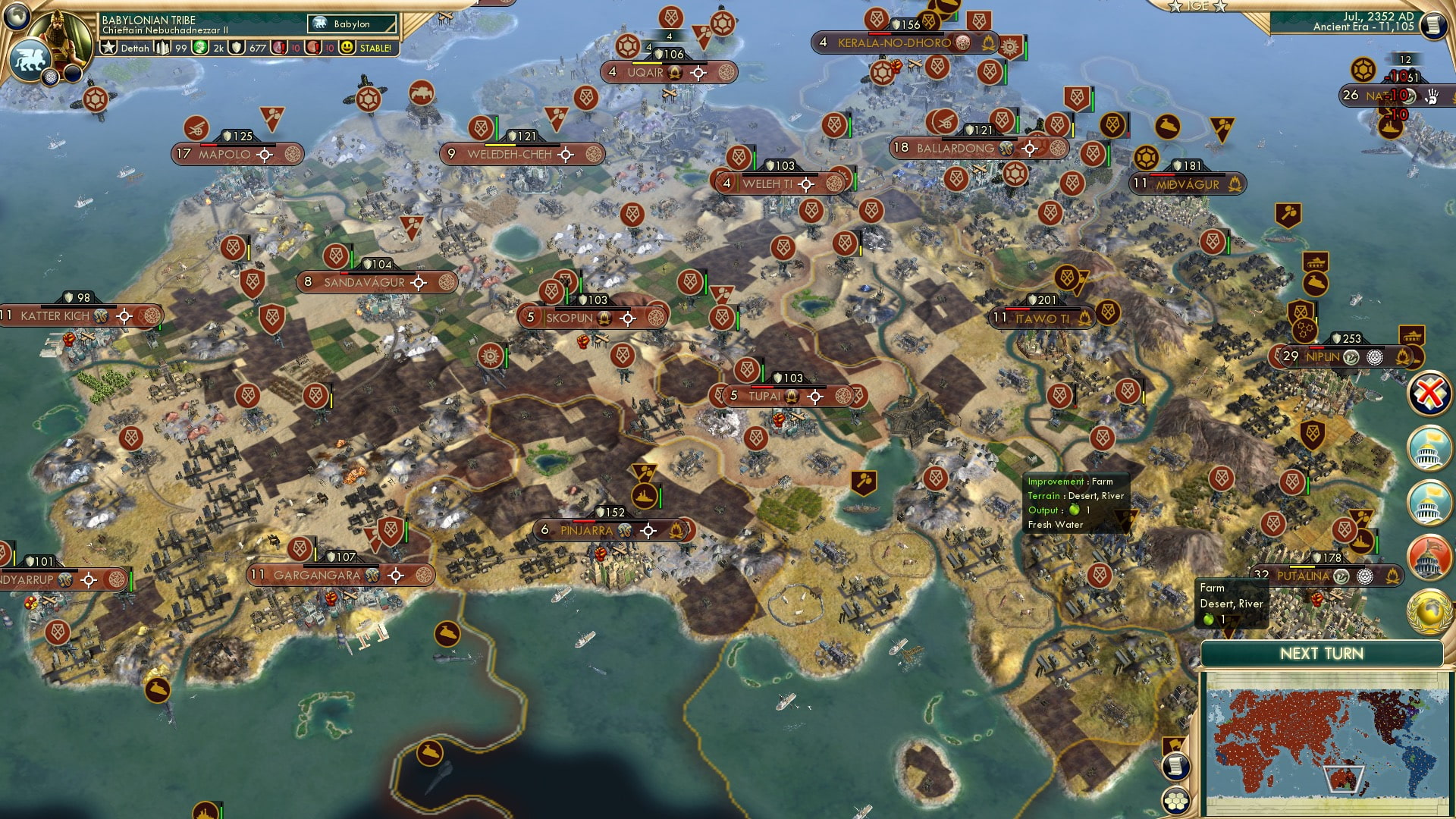Open the globe icon in the corner
Image resolution: width=1456 pixels, height=819 pixels.
17,15
